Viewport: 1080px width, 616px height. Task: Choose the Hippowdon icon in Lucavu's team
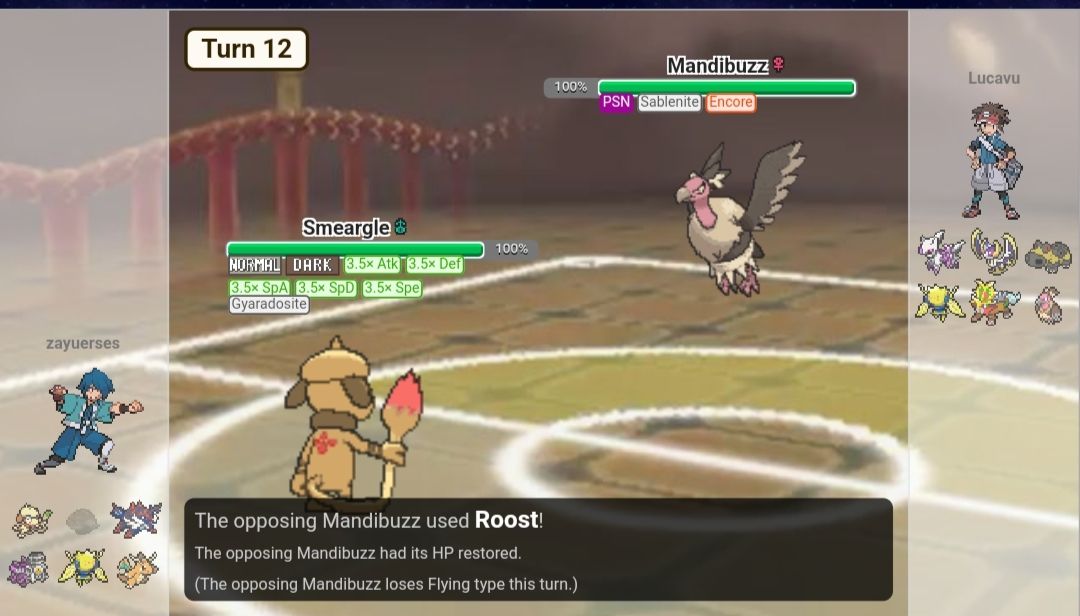(x=1047, y=255)
